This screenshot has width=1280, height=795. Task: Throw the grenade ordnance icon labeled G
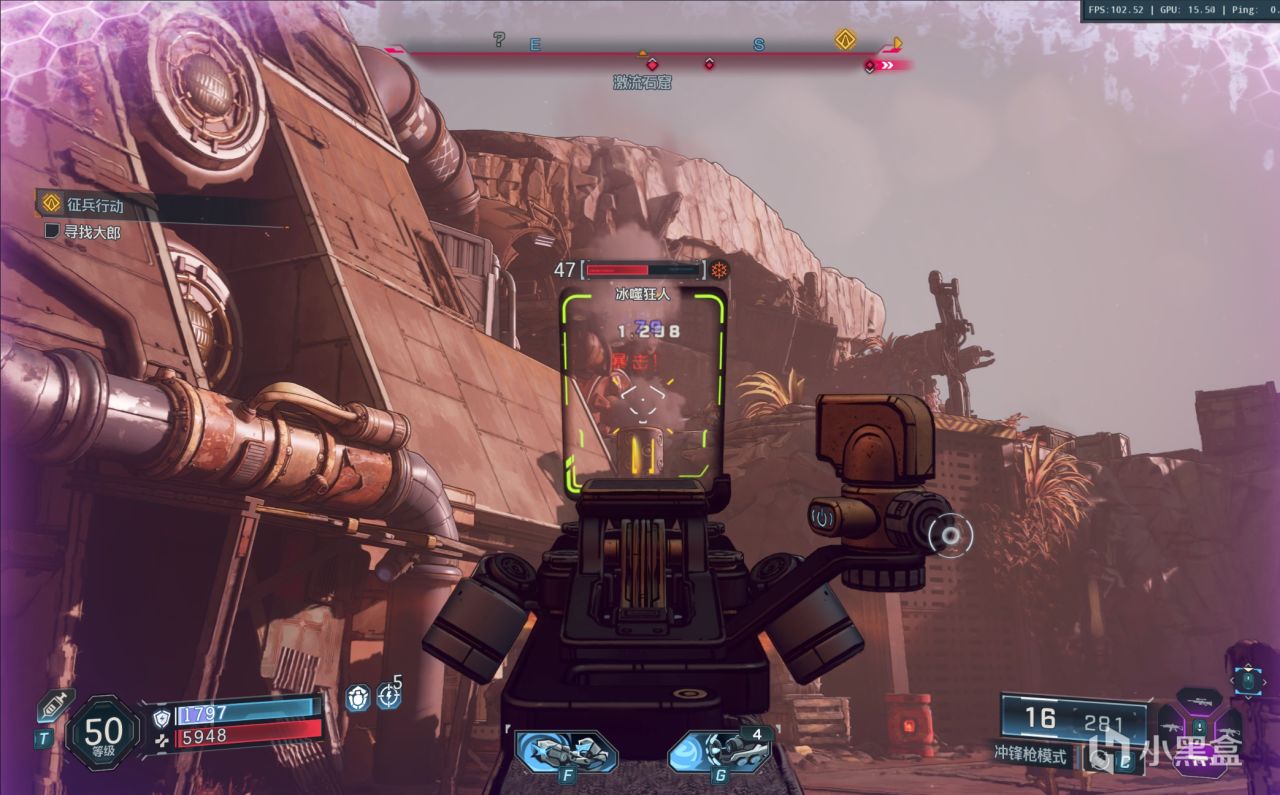[x=718, y=753]
